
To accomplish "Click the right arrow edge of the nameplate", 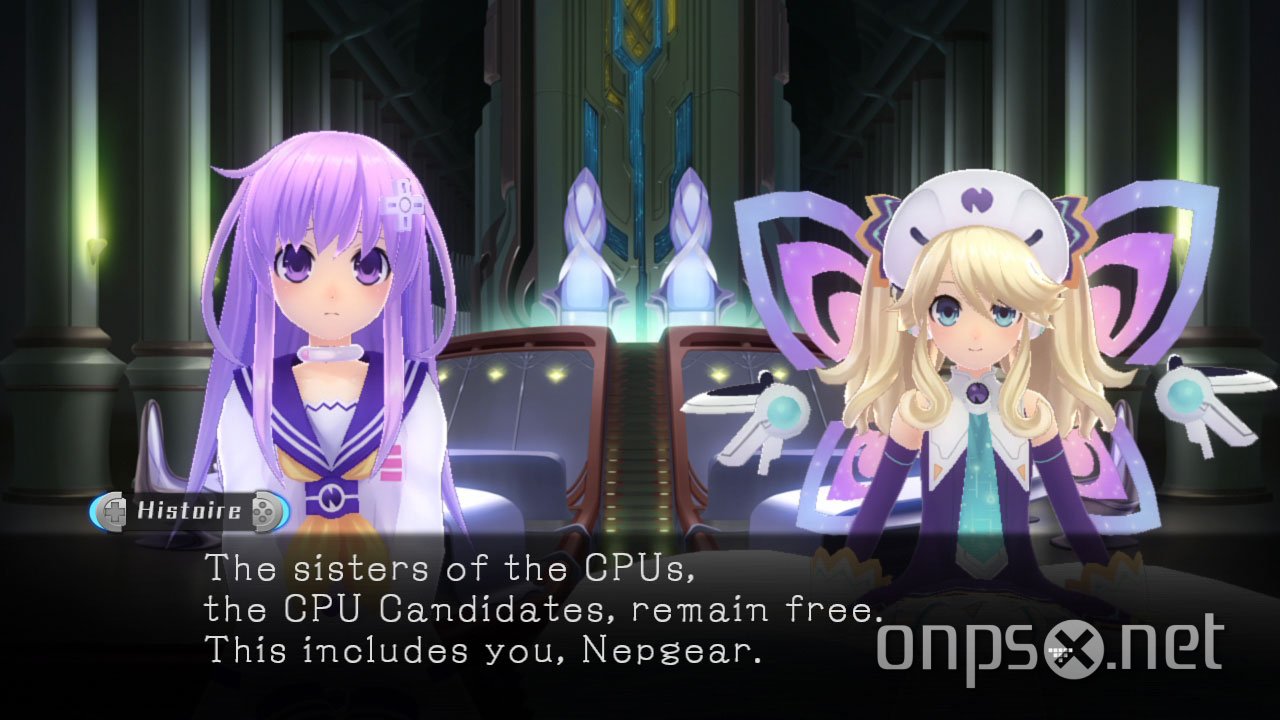I will pyautogui.click(x=286, y=510).
